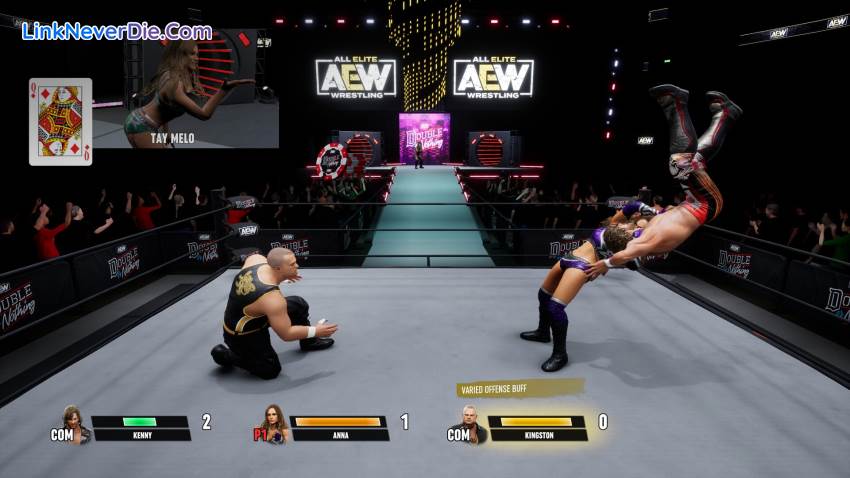Open the LinkNeverDie.com watermark link

[x=117, y=31]
